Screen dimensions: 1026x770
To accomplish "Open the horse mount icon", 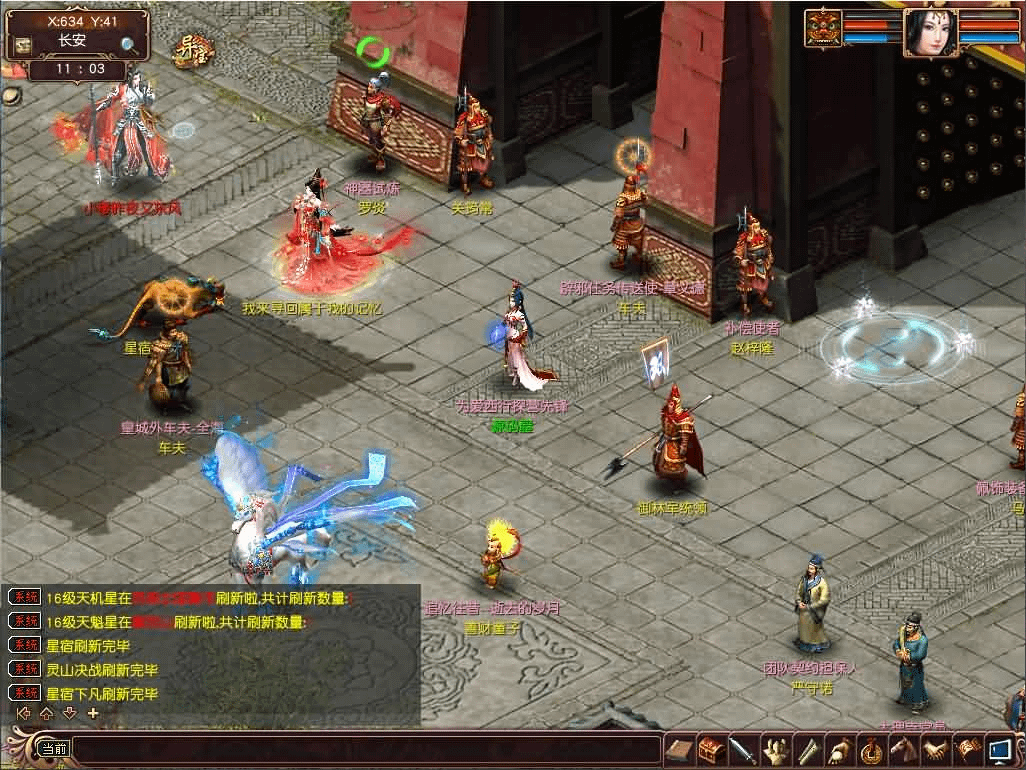I will [x=903, y=748].
